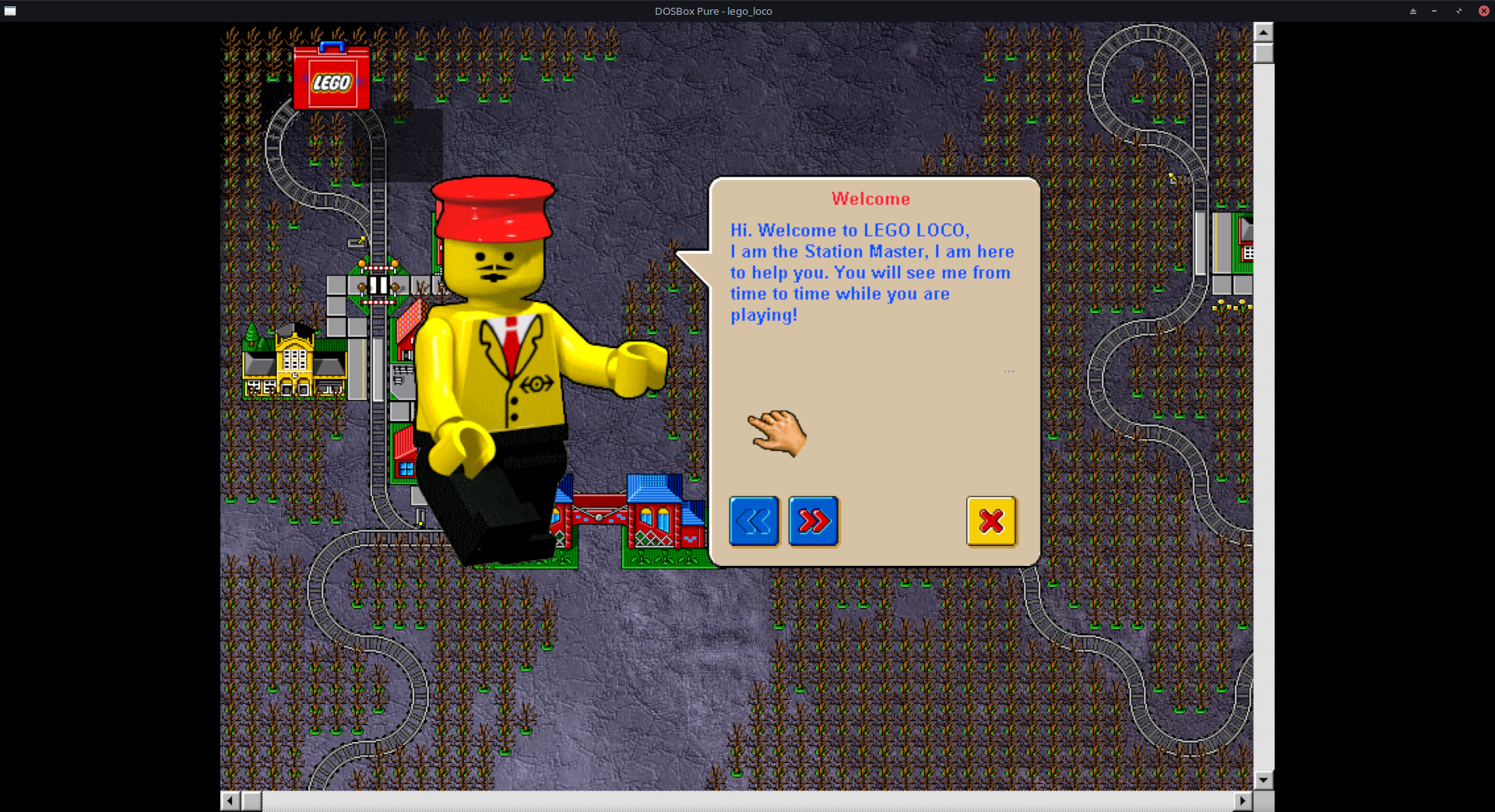The width and height of the screenshot is (1495, 812).
Task: Click the vertical scrollbar down arrow
Action: (1263, 780)
